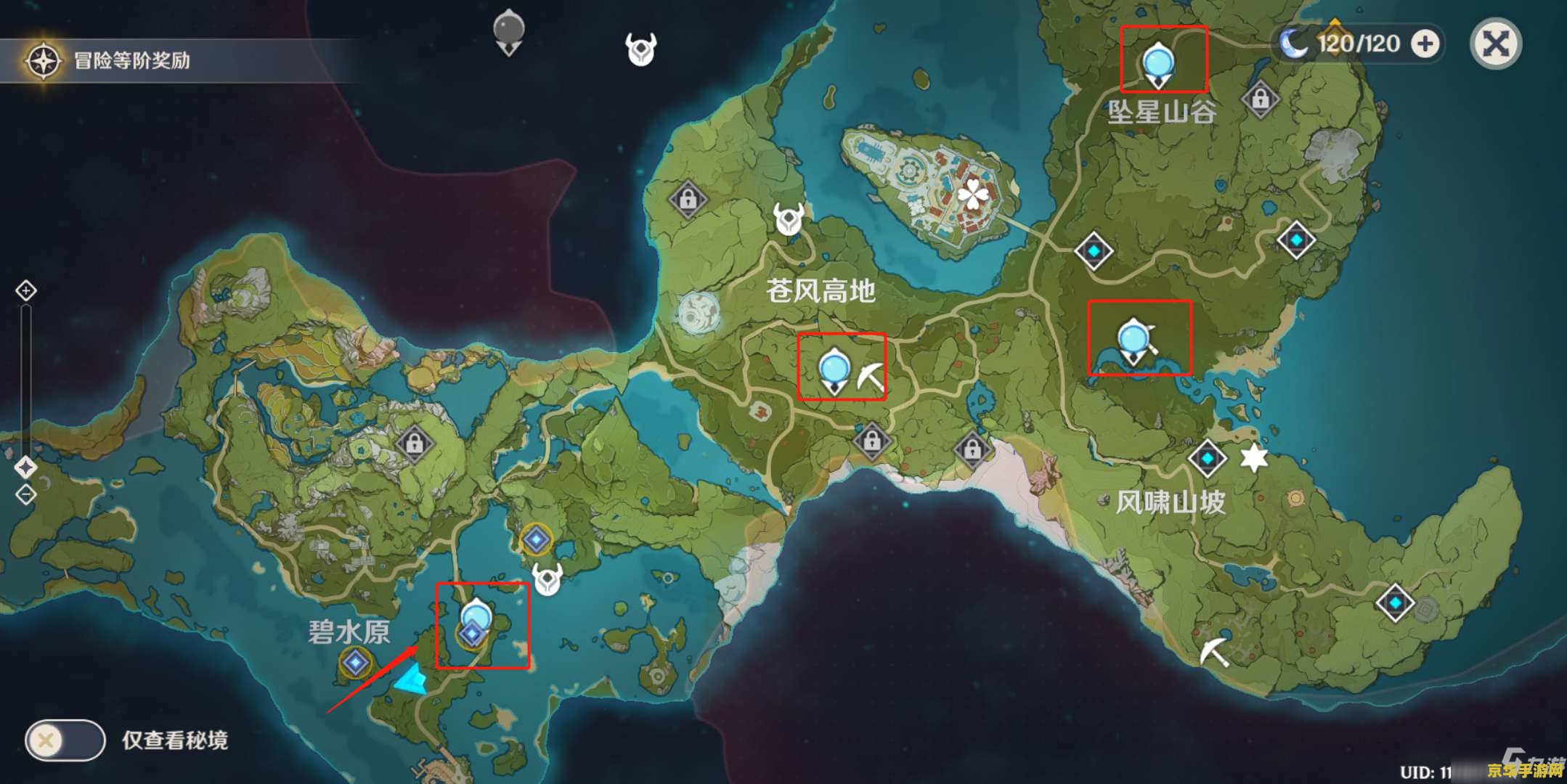Click the Statue of the Seven icon near 碧水原
Screen dimensions: 1567x784
(x=355, y=663)
